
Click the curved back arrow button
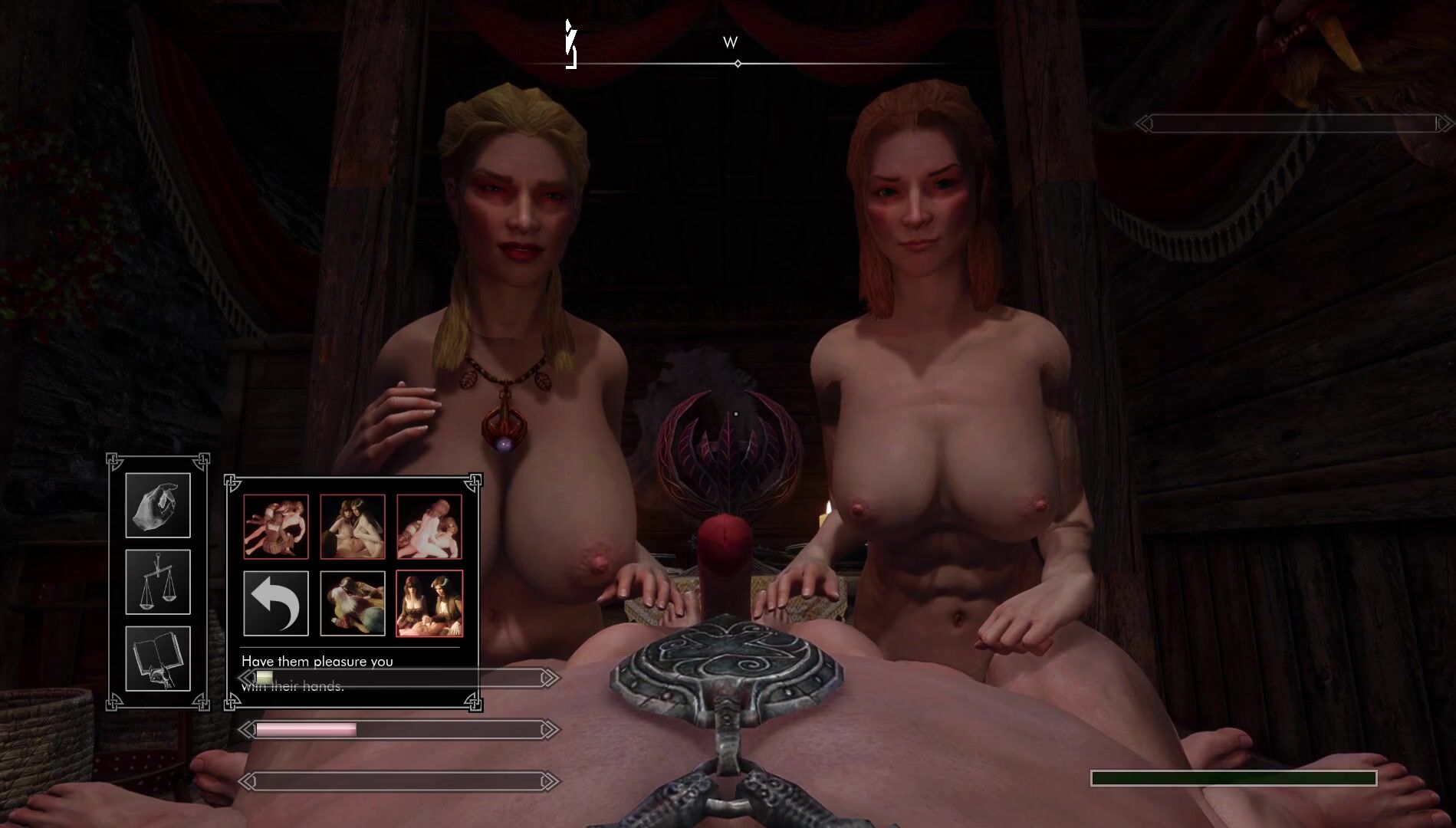(x=276, y=603)
